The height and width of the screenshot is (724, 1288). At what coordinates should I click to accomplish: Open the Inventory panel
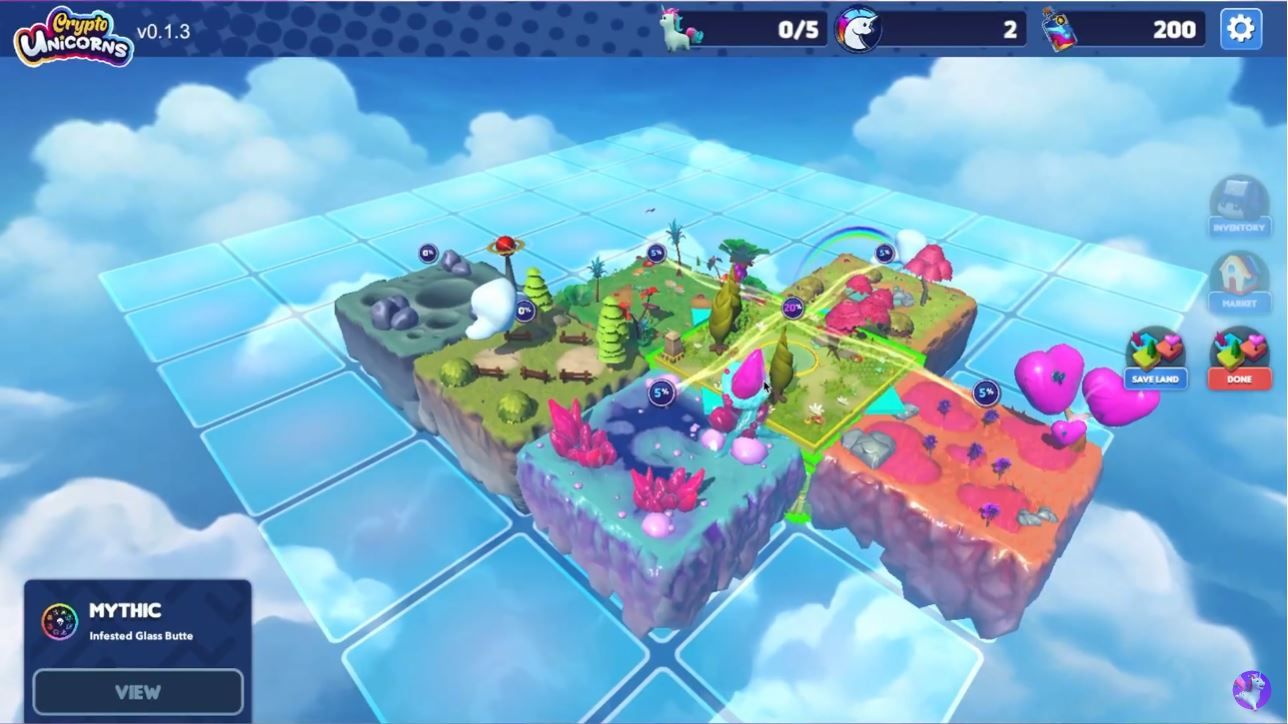click(1239, 207)
